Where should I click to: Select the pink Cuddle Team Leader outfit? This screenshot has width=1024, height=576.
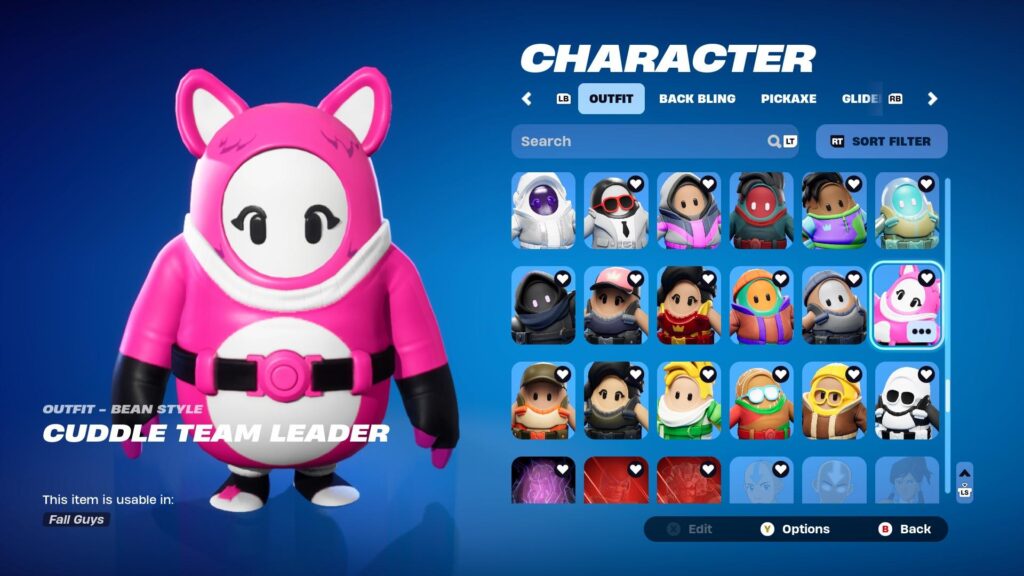click(x=906, y=304)
